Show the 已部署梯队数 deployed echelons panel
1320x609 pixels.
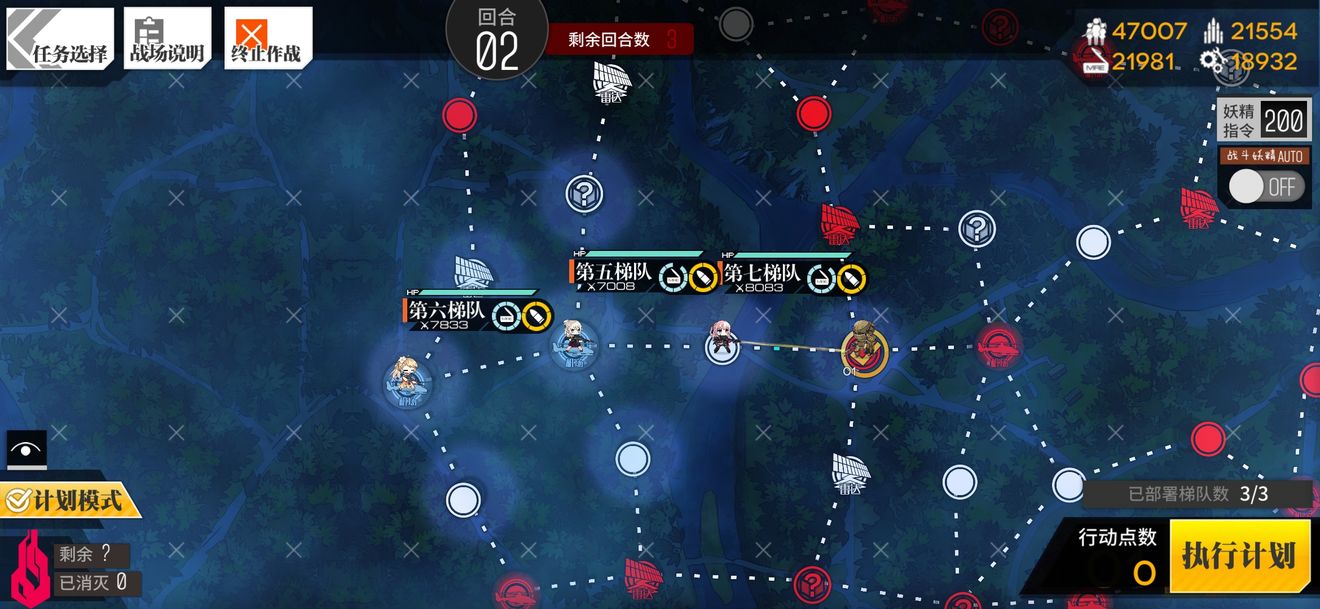pos(1197,493)
